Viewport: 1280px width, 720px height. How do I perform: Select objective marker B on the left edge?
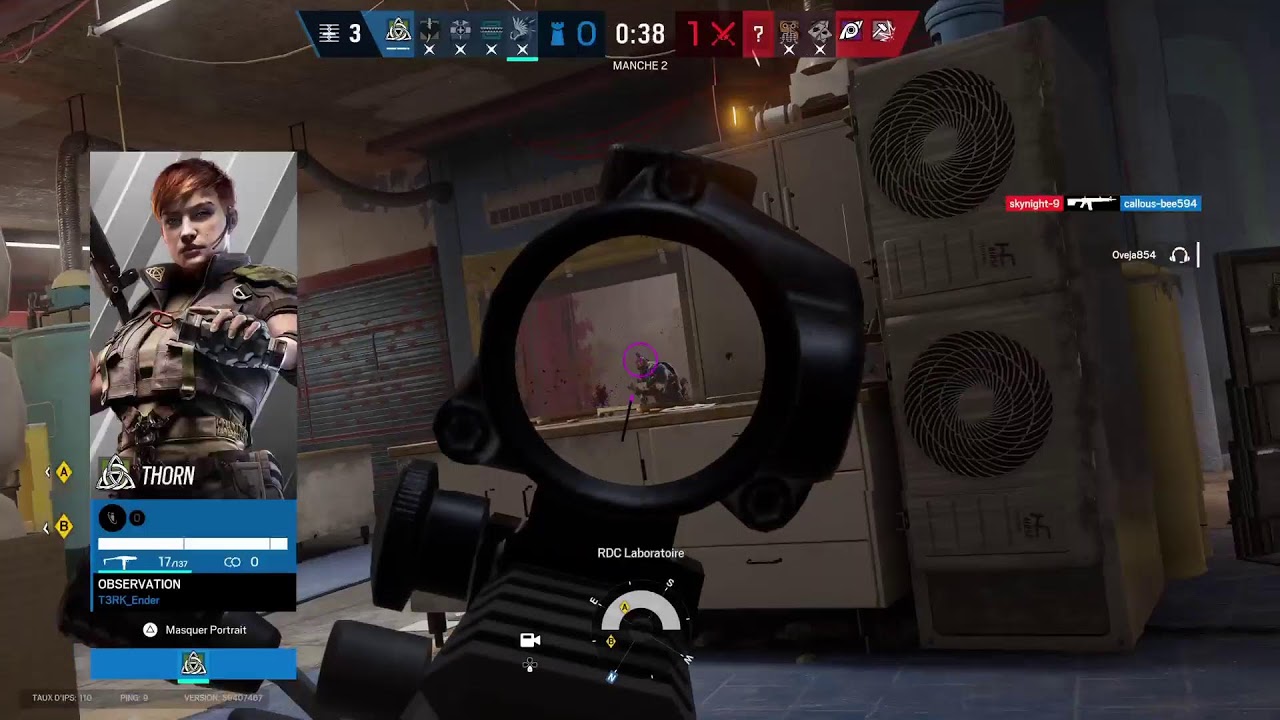(64, 526)
